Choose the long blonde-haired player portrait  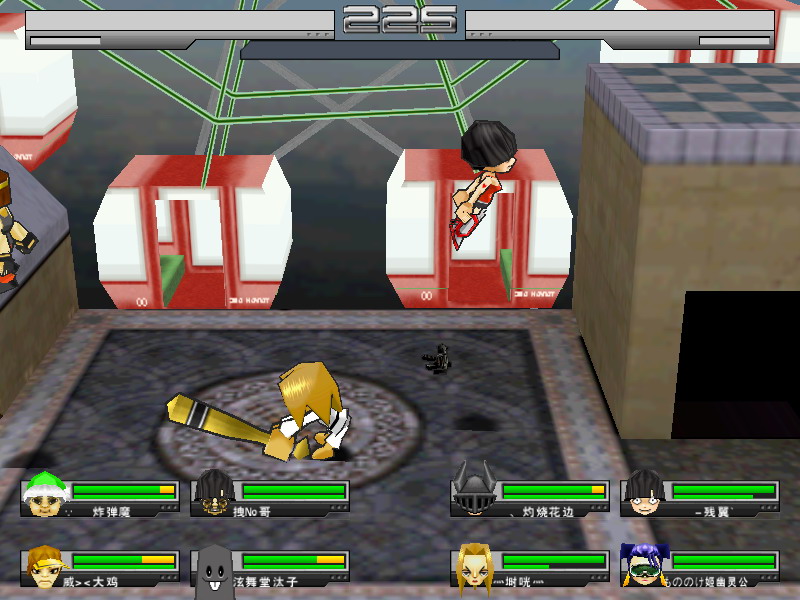pyautogui.click(x=473, y=565)
